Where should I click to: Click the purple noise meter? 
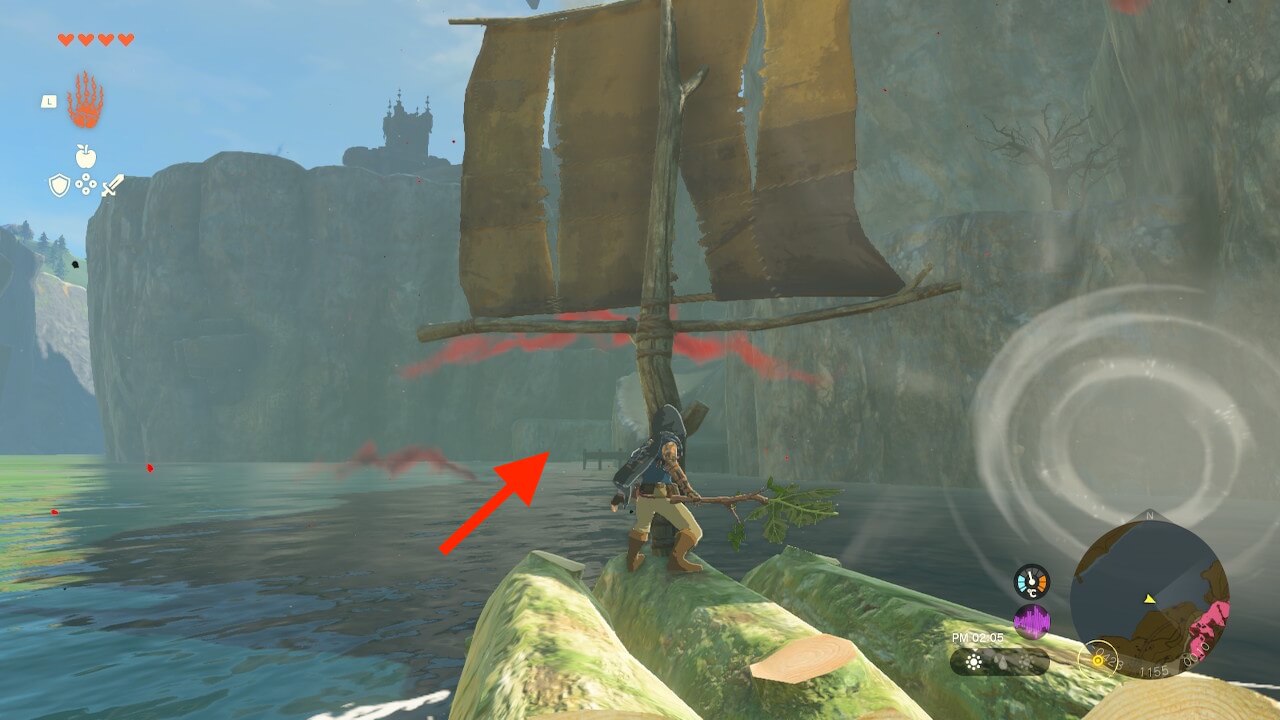(1031, 623)
